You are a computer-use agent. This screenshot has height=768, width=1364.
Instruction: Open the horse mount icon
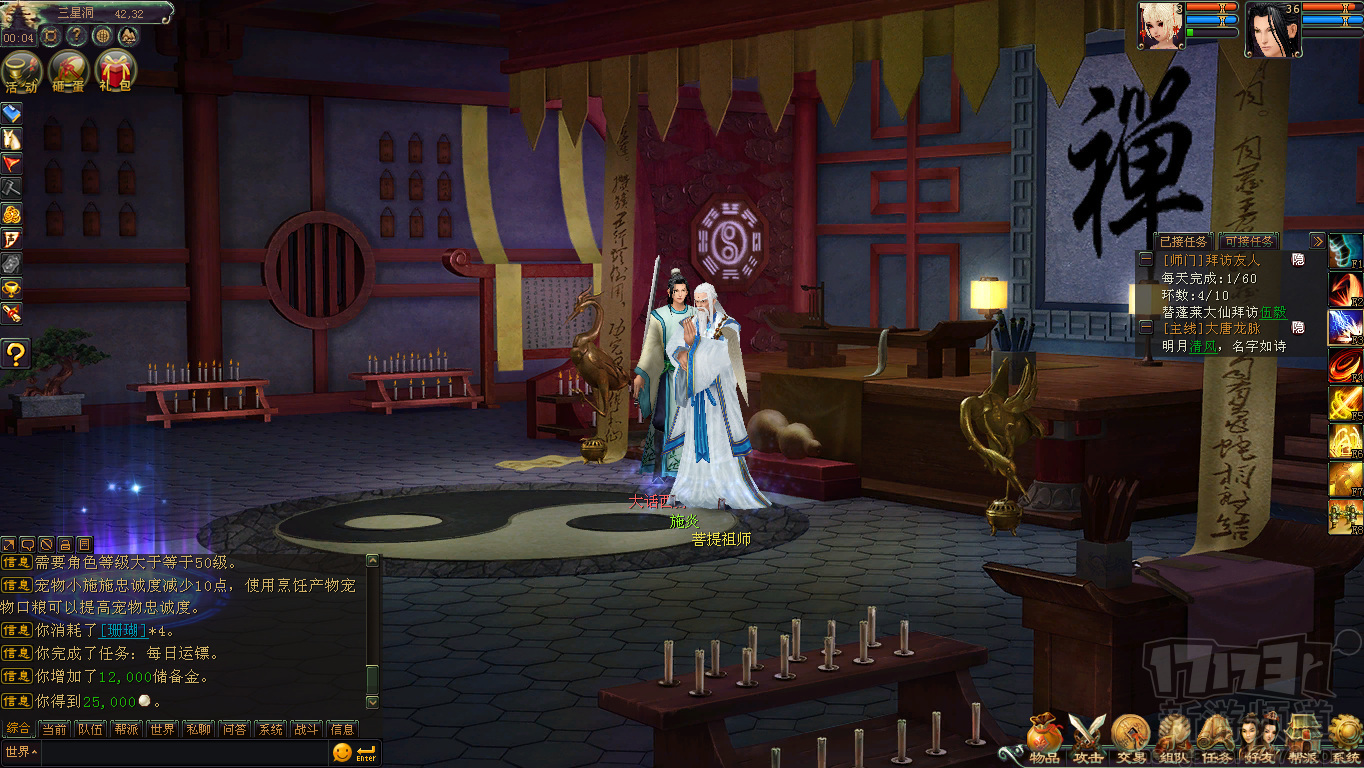click(12, 139)
